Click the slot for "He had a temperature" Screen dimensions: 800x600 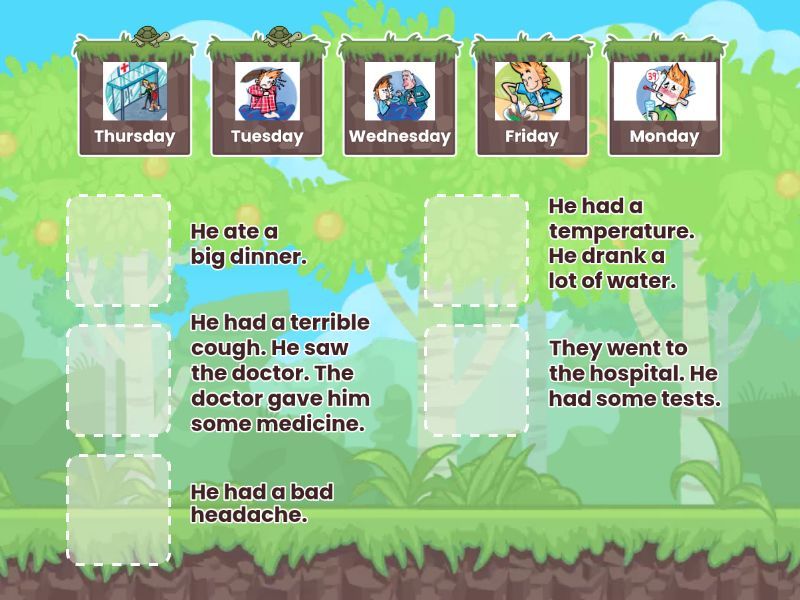coord(477,250)
